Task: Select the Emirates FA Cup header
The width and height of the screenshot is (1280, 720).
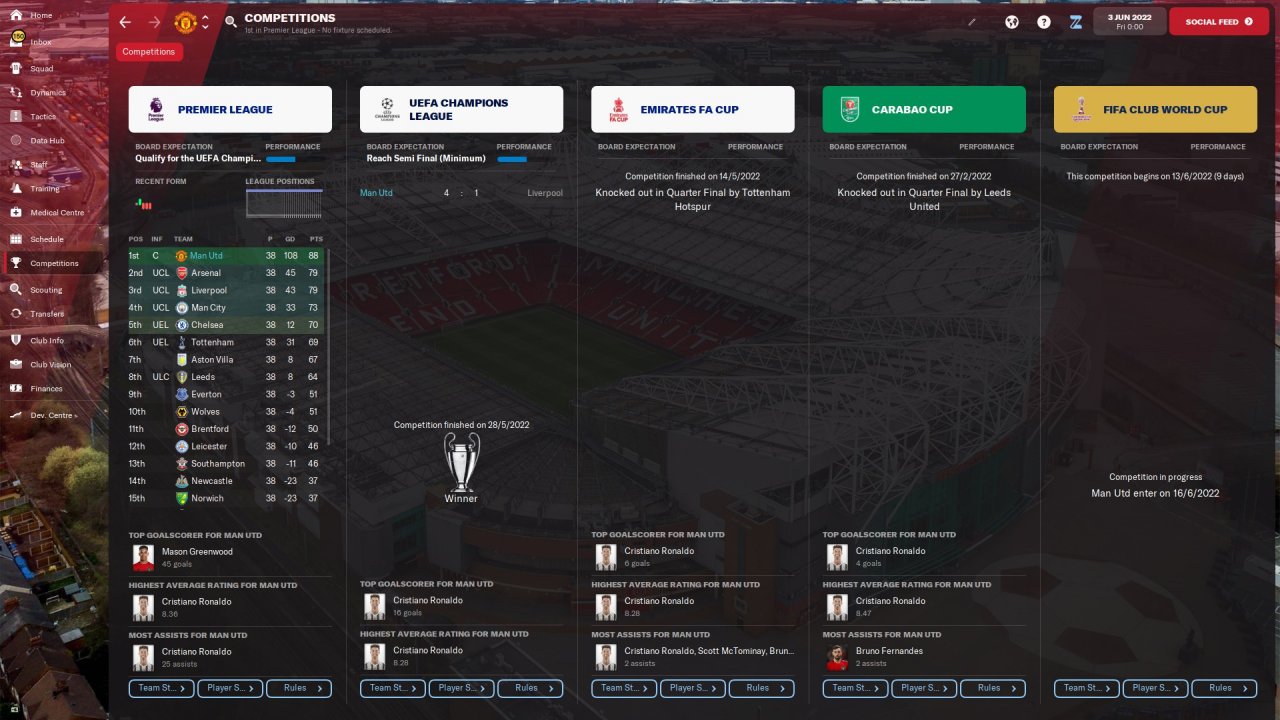Action: (692, 110)
